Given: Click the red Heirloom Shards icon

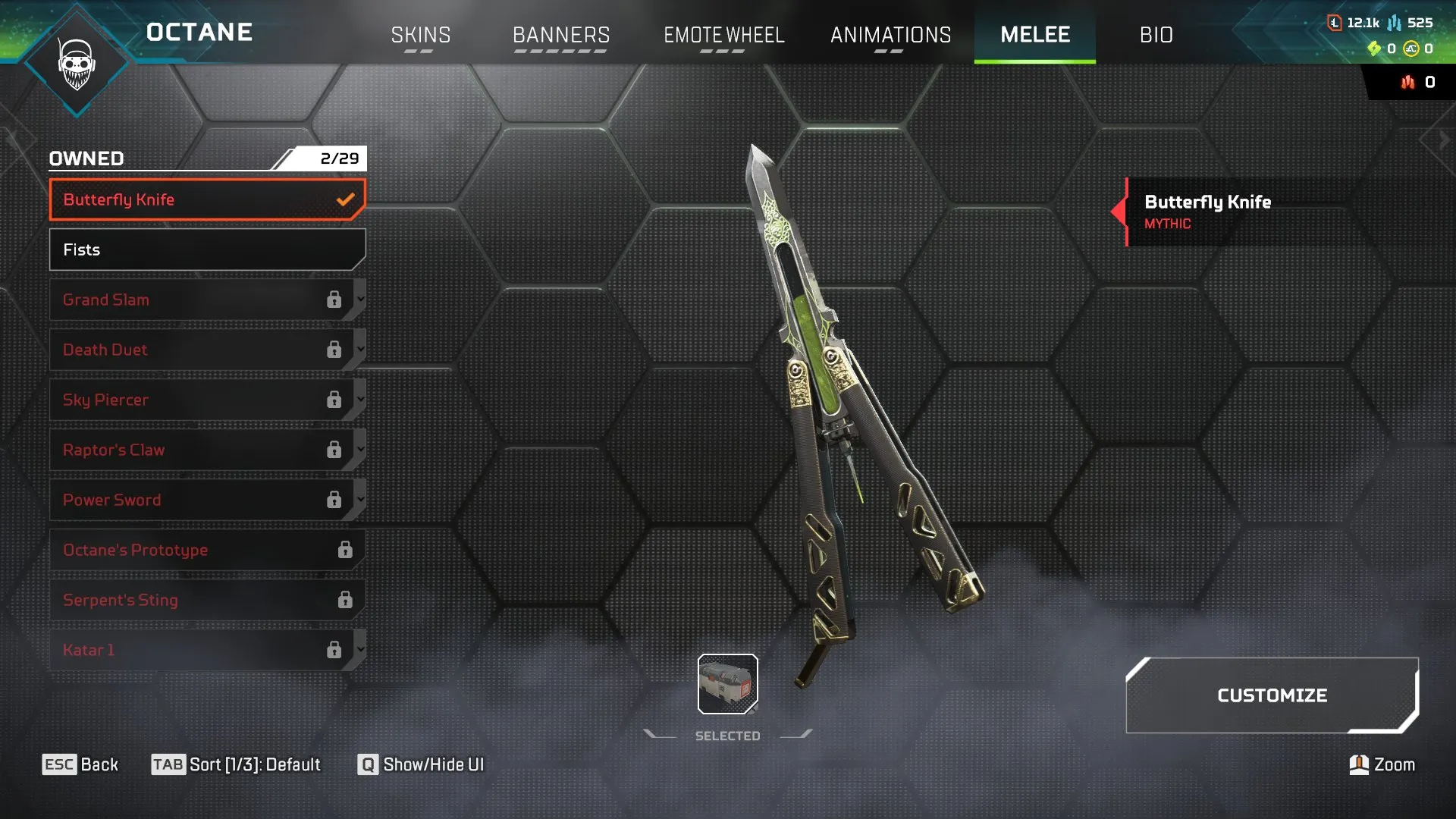Looking at the screenshot, I should [1408, 82].
